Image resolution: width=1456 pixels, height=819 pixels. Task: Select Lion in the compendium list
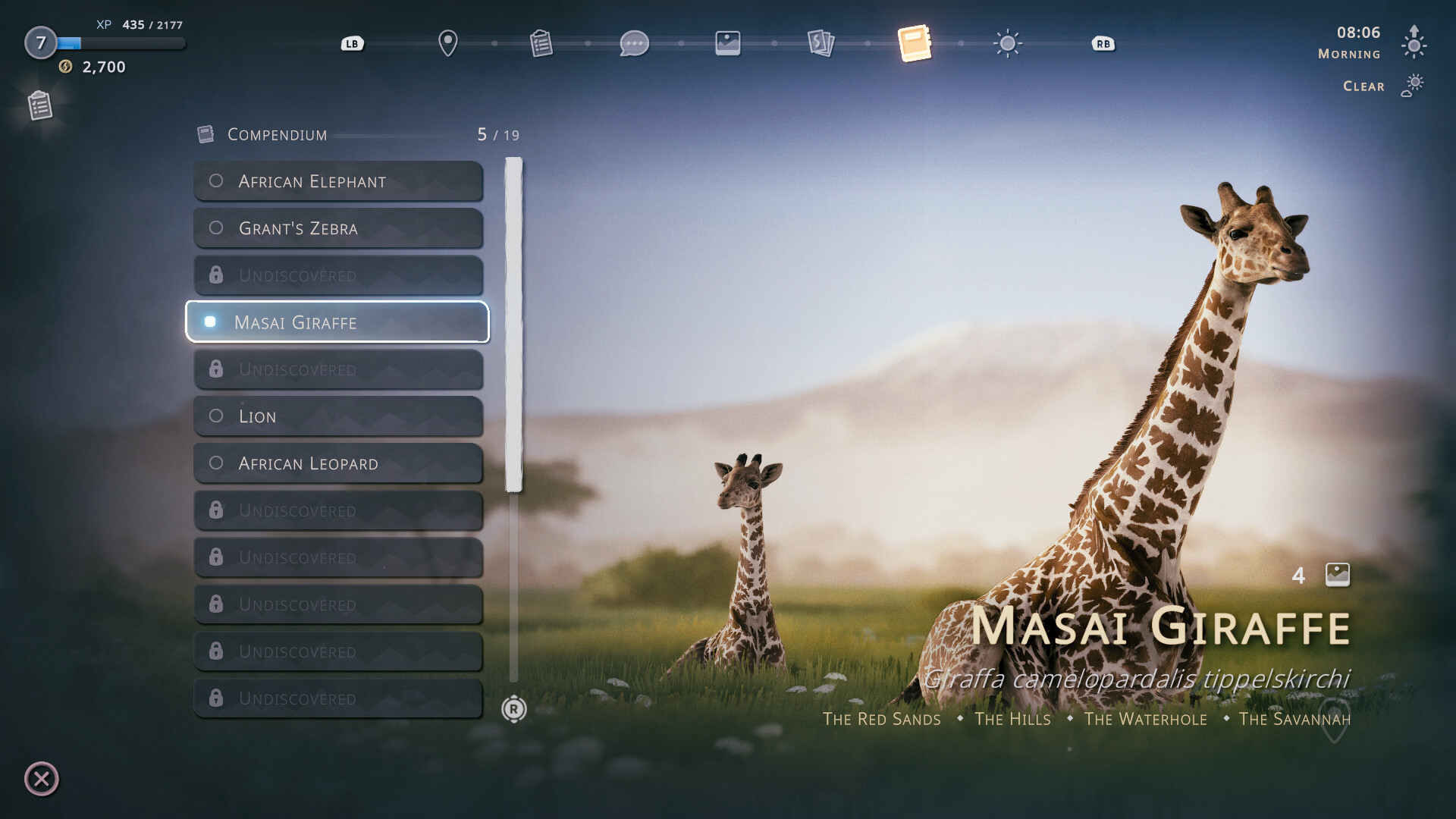tap(338, 416)
